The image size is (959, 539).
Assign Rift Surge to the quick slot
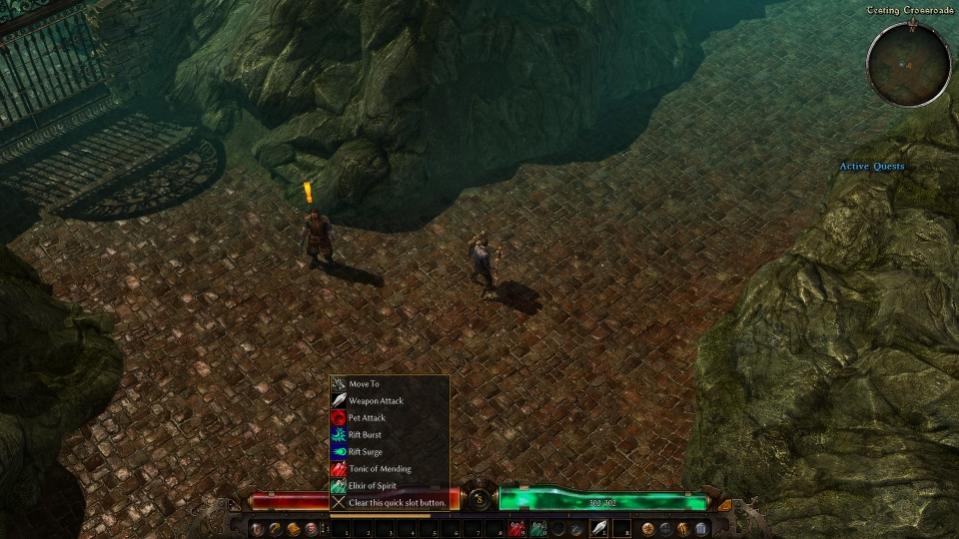click(366, 452)
